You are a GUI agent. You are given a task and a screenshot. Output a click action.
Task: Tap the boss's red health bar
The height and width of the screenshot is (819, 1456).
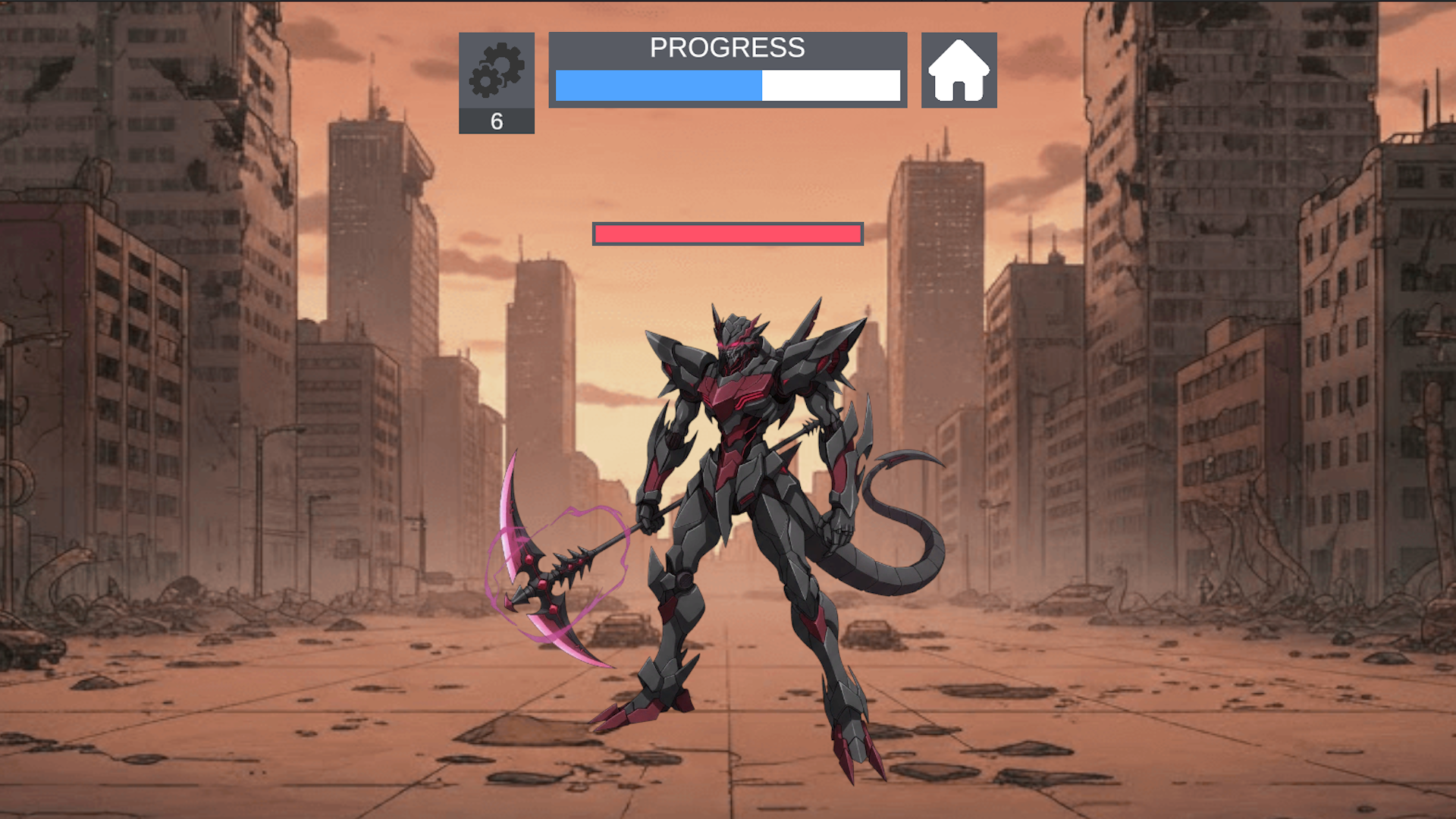click(x=728, y=234)
